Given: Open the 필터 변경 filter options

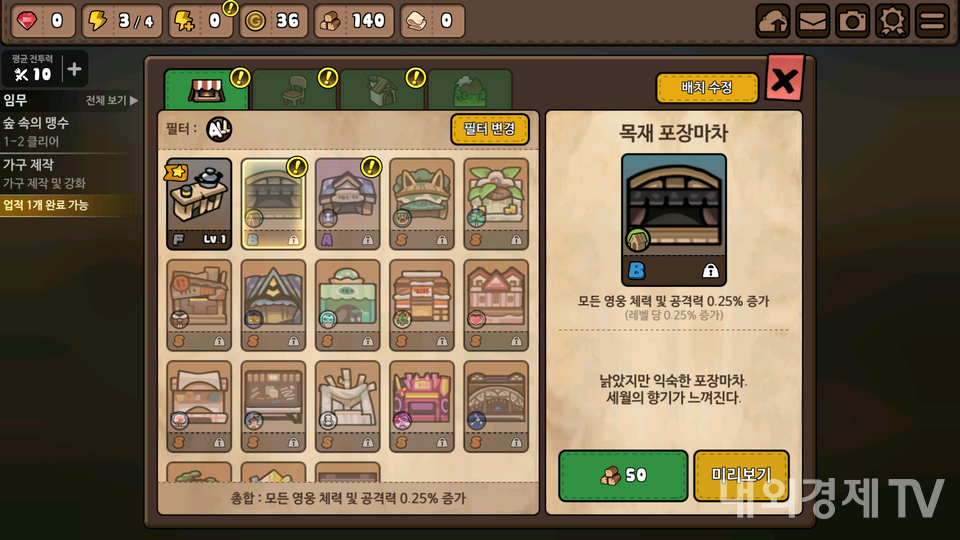Looking at the screenshot, I should (x=489, y=129).
